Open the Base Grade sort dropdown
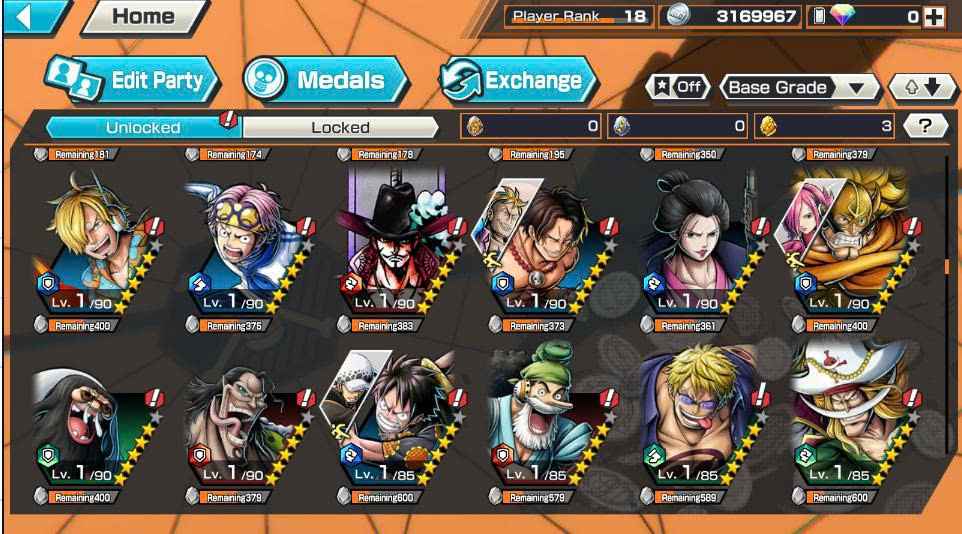The width and height of the screenshot is (962, 534). [x=796, y=87]
